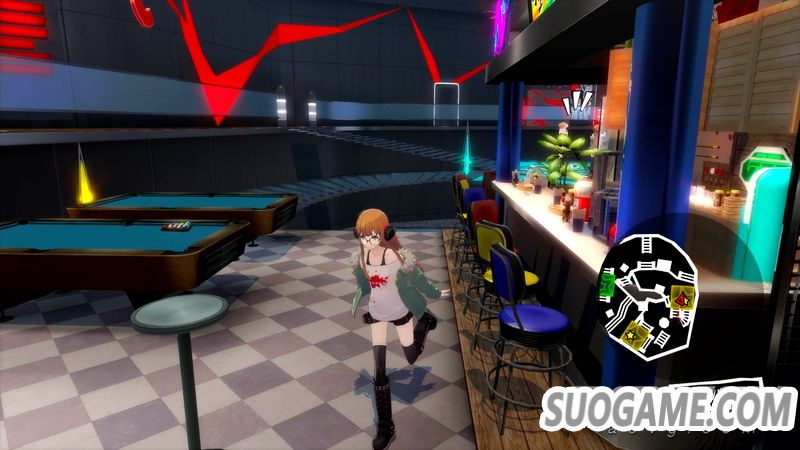Screen dimensions: 800x450
Task: Select the green star marker on minimap
Action: click(608, 285)
